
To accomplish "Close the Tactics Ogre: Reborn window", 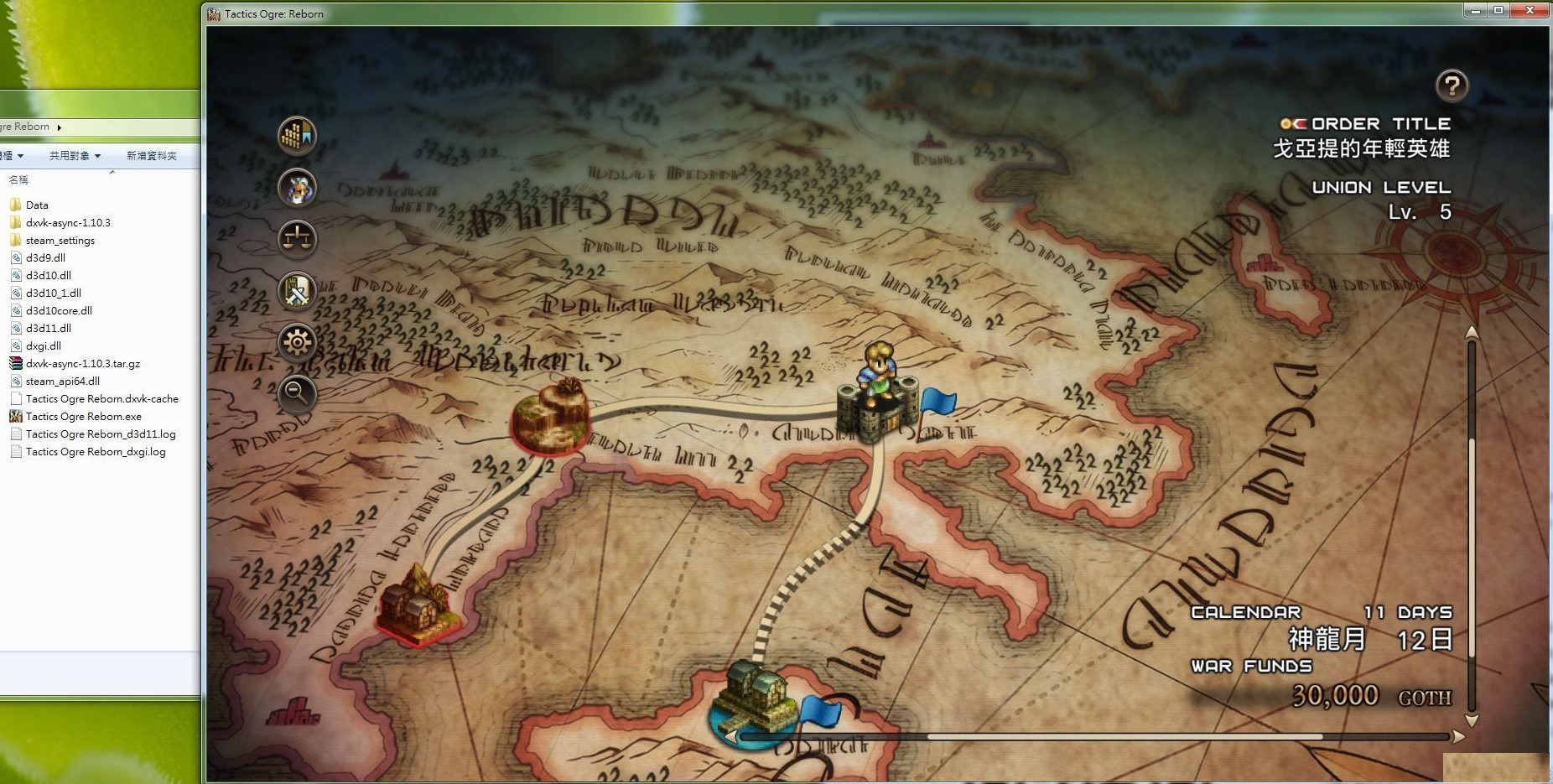I will tap(1530, 10).
